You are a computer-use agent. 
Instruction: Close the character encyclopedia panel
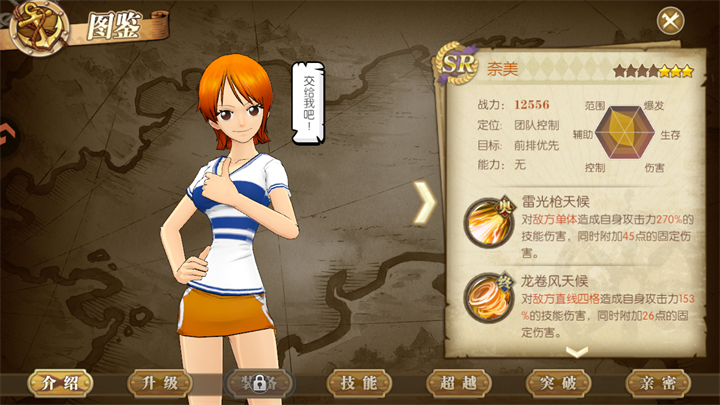pyautogui.click(x=670, y=21)
